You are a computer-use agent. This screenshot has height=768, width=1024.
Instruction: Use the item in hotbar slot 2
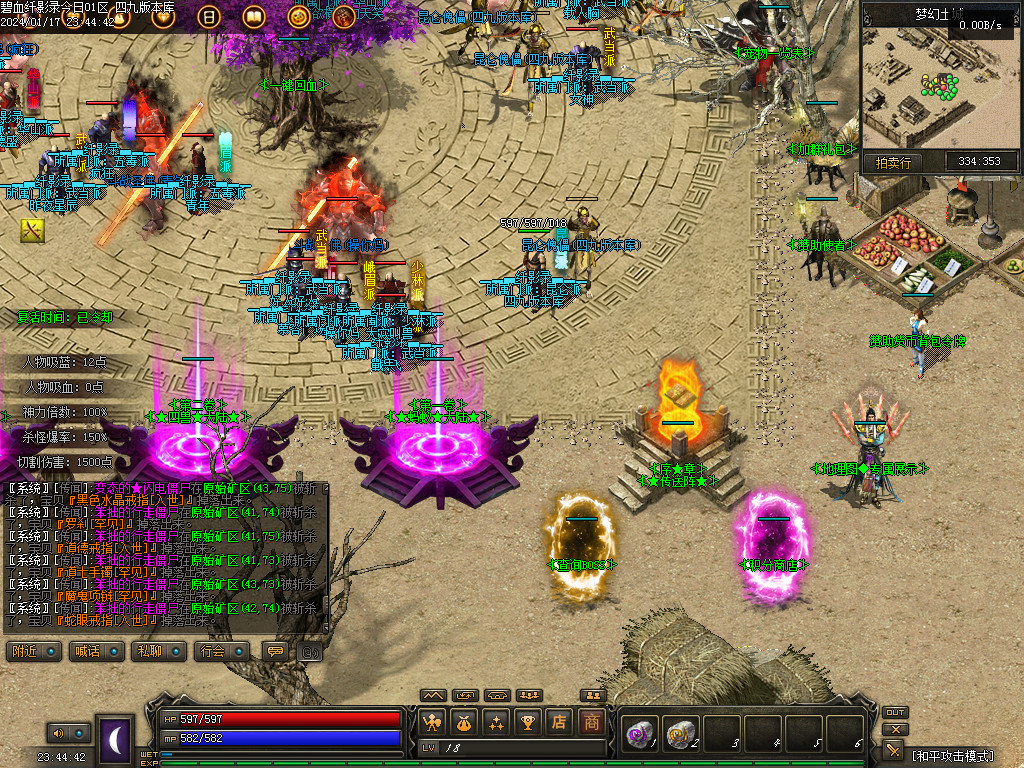pyautogui.click(x=681, y=733)
